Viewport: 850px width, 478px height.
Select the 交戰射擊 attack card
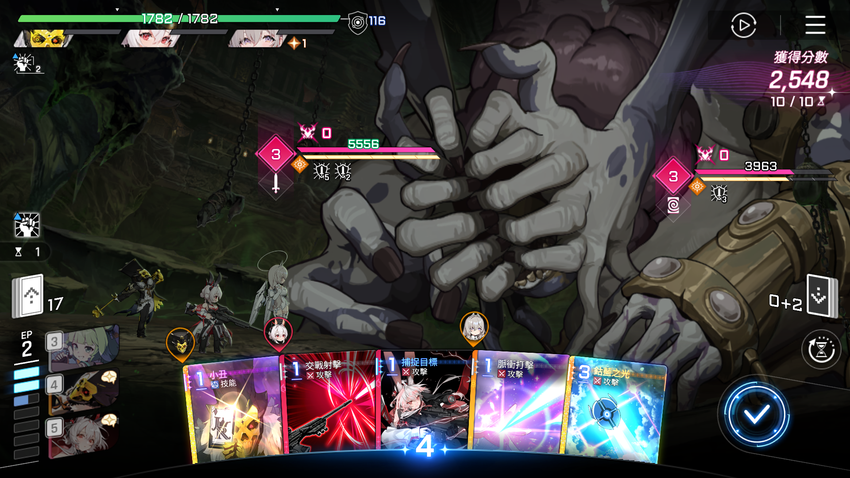tap(329, 408)
